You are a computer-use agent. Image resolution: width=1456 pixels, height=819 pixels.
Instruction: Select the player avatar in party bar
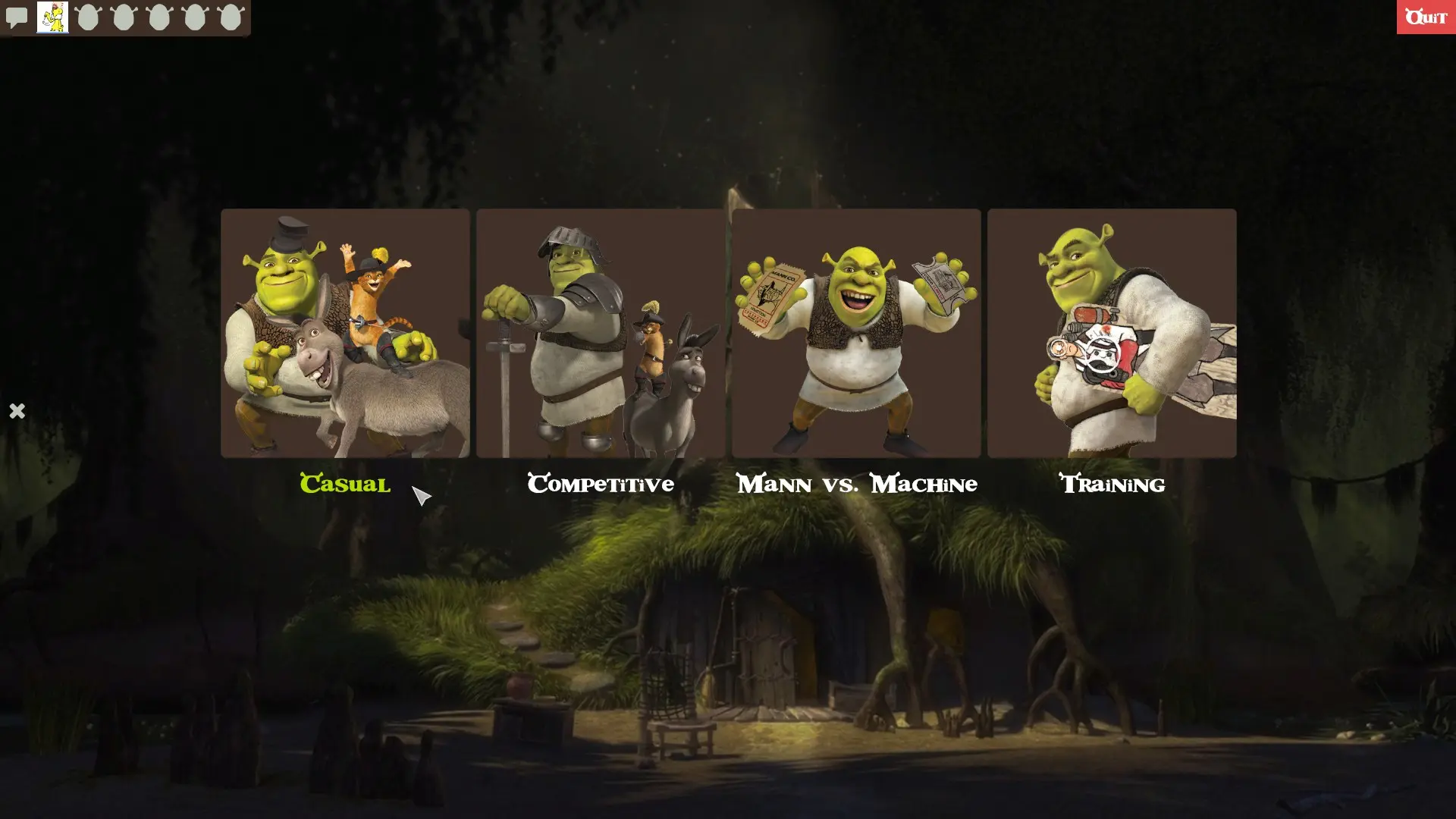point(52,17)
